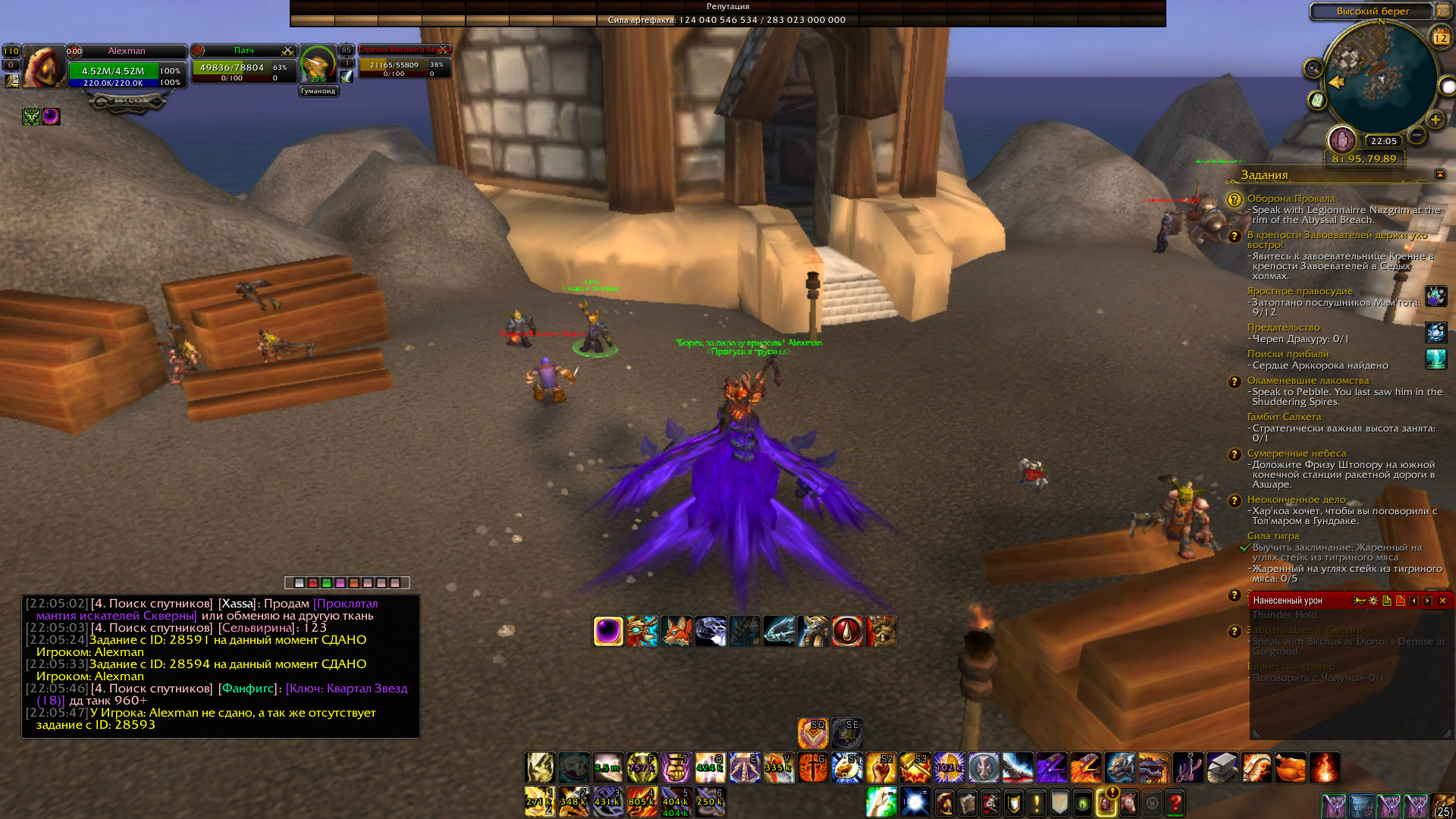1456x819 pixels.
Task: Summon the red fox mount form
Action: pyautogui.click(x=676, y=631)
